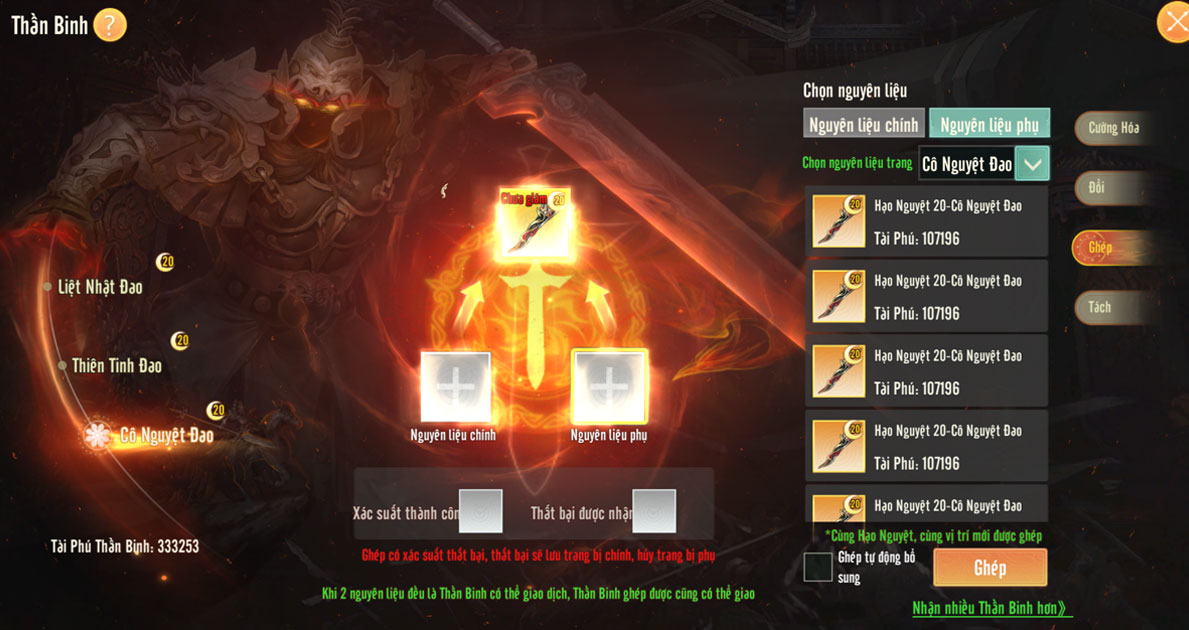Click the Nguyên liệu chính empty slot
Image resolution: width=1189 pixels, height=630 pixels.
[x=455, y=386]
